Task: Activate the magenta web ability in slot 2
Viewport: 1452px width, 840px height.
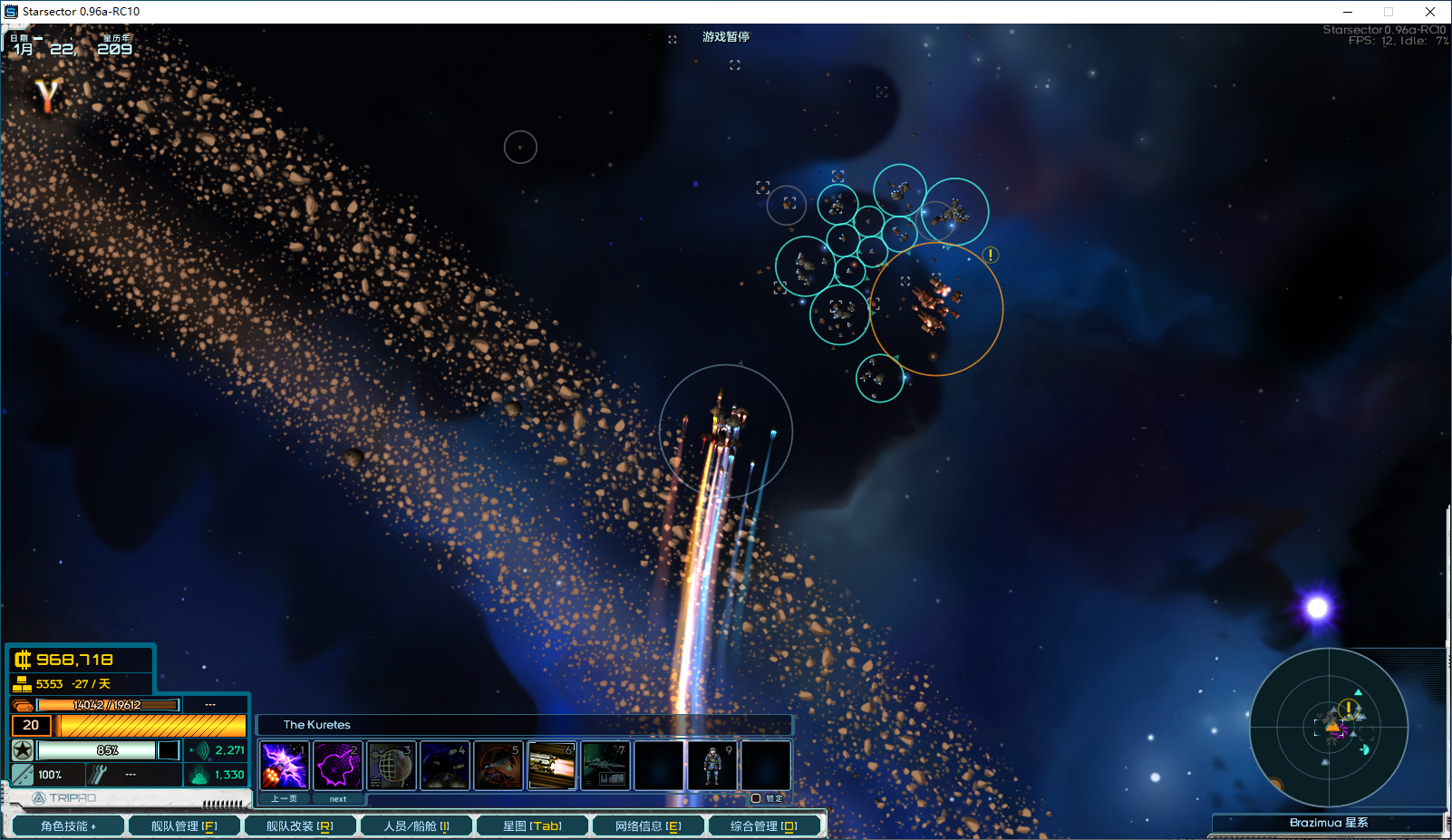Action: (338, 765)
